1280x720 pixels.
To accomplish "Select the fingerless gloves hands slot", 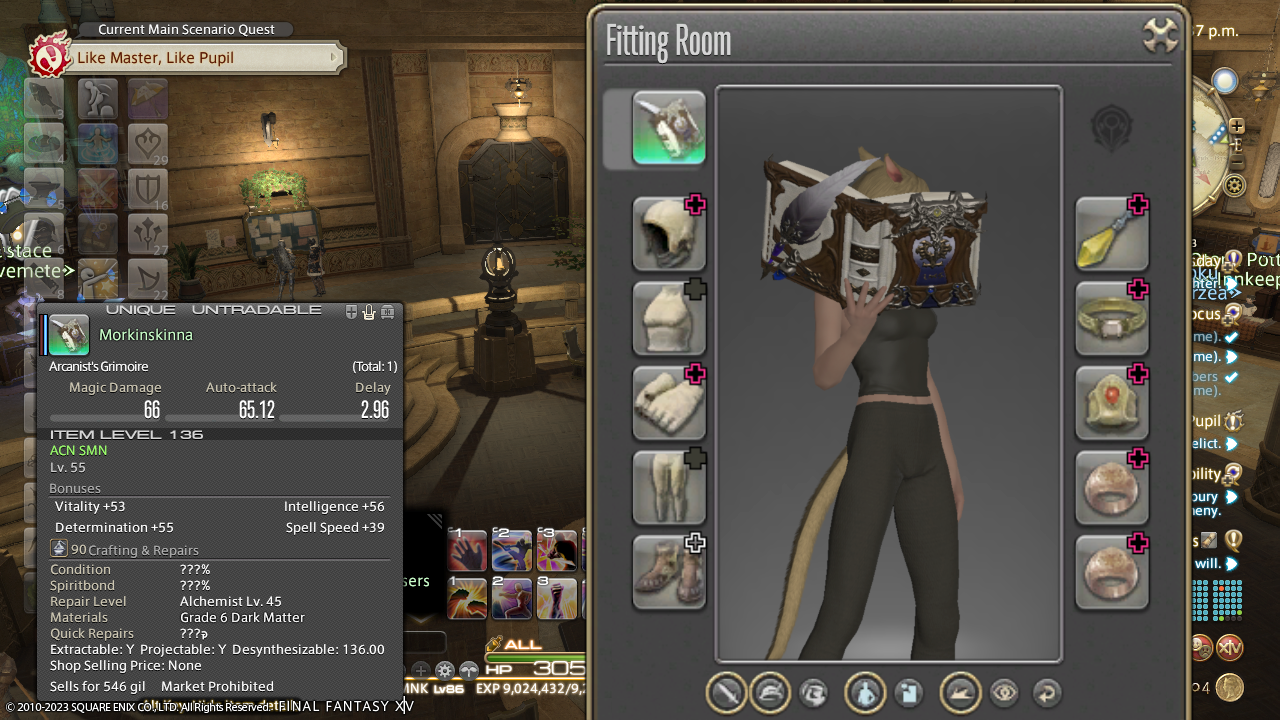I will click(669, 403).
